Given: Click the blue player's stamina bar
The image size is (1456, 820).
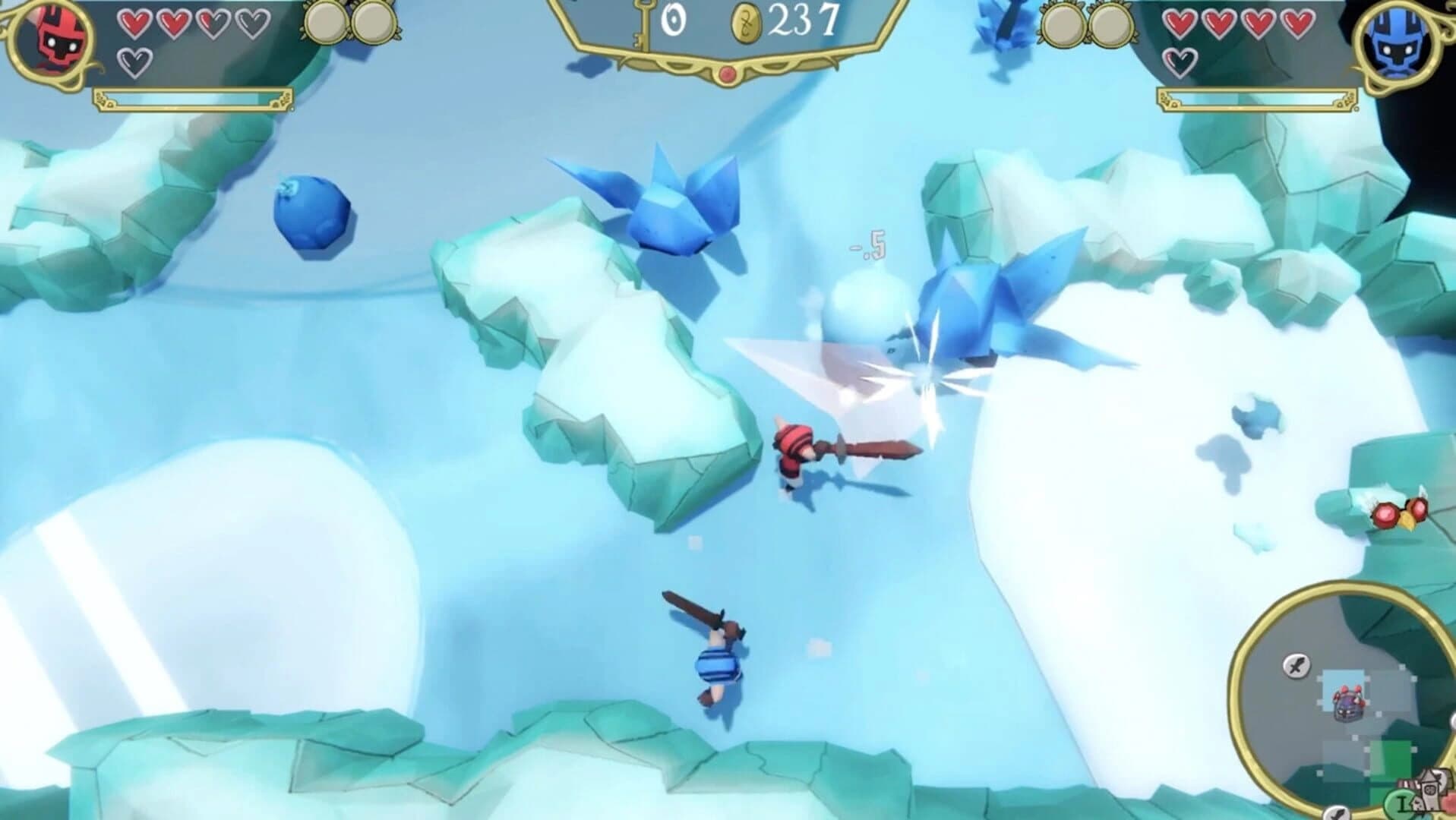Looking at the screenshot, I should pyautogui.click(x=1257, y=100).
